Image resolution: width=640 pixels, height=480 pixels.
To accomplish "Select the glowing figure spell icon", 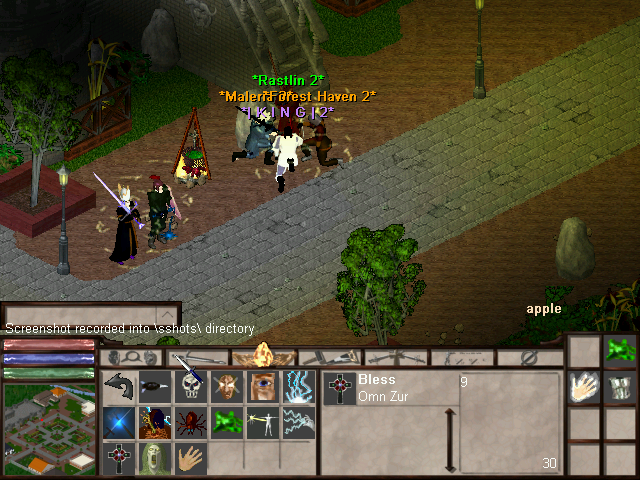I will pos(262,422).
